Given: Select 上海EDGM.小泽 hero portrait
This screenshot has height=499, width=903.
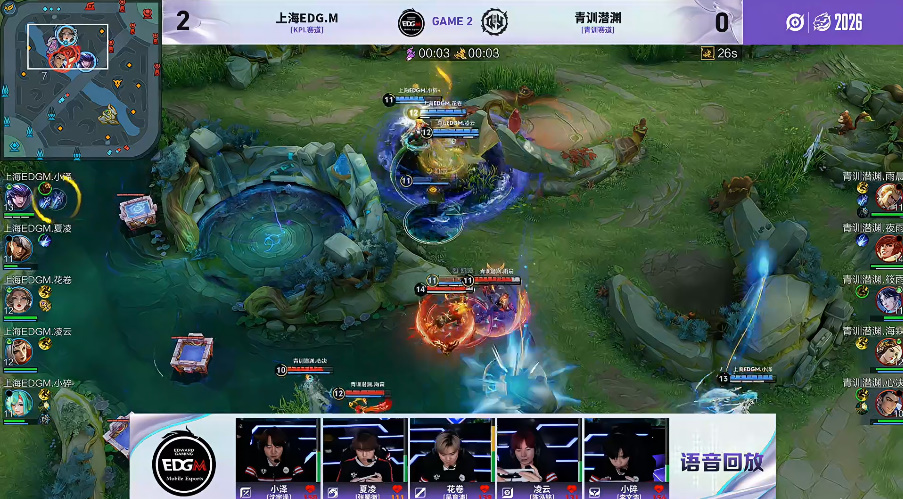Looking at the screenshot, I should [17, 198].
